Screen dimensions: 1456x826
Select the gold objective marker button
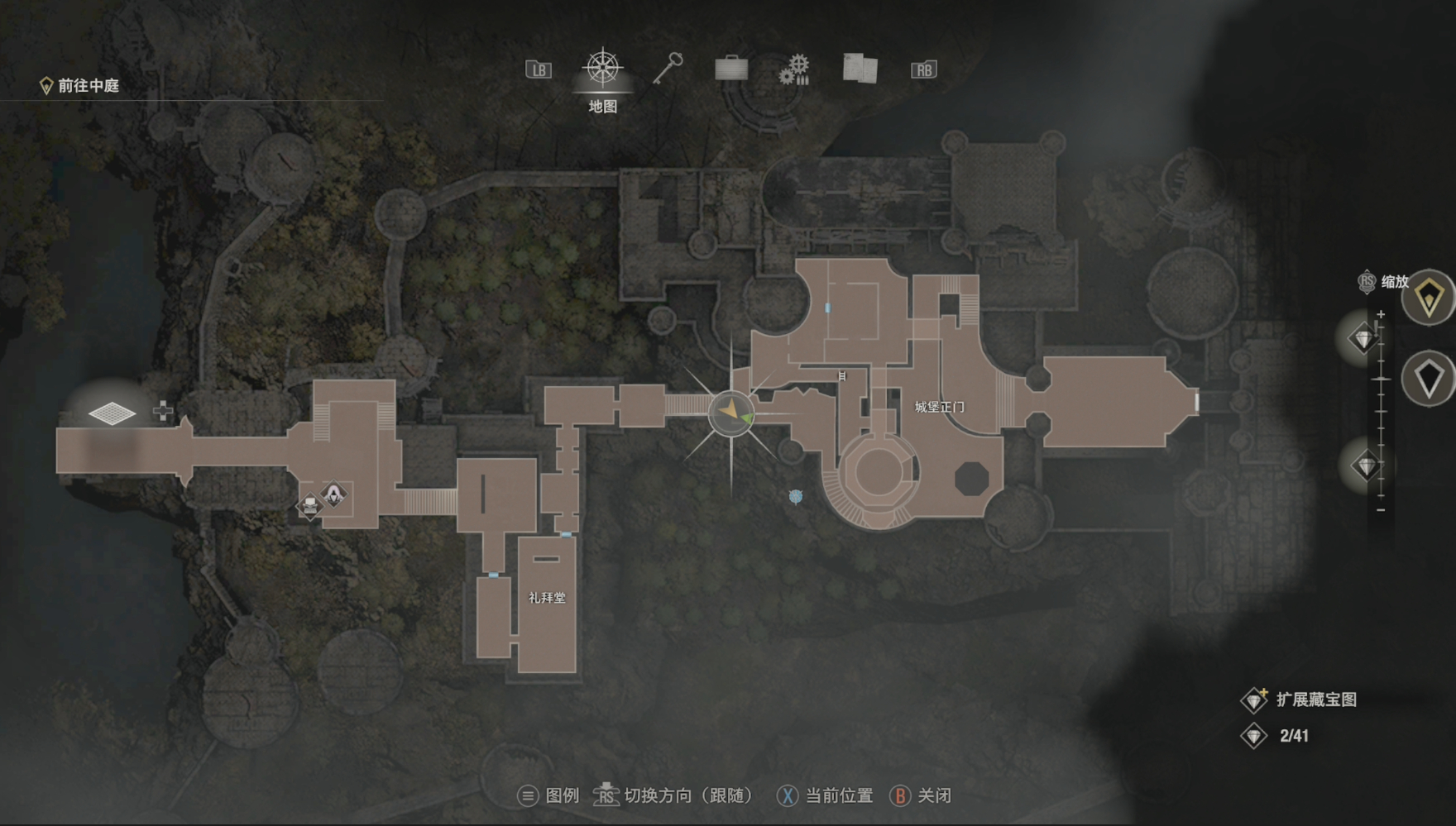[1430, 298]
